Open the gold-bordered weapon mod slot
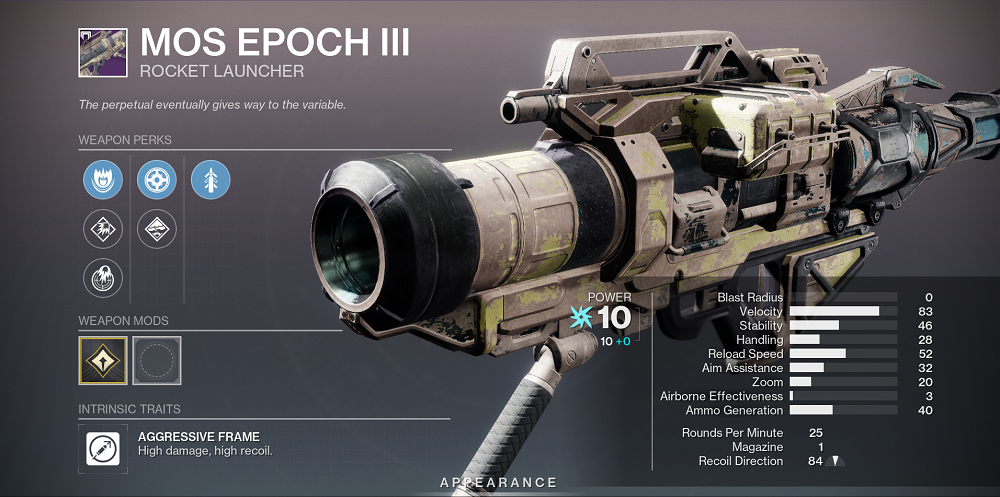This screenshot has width=1000, height=497. tap(103, 361)
